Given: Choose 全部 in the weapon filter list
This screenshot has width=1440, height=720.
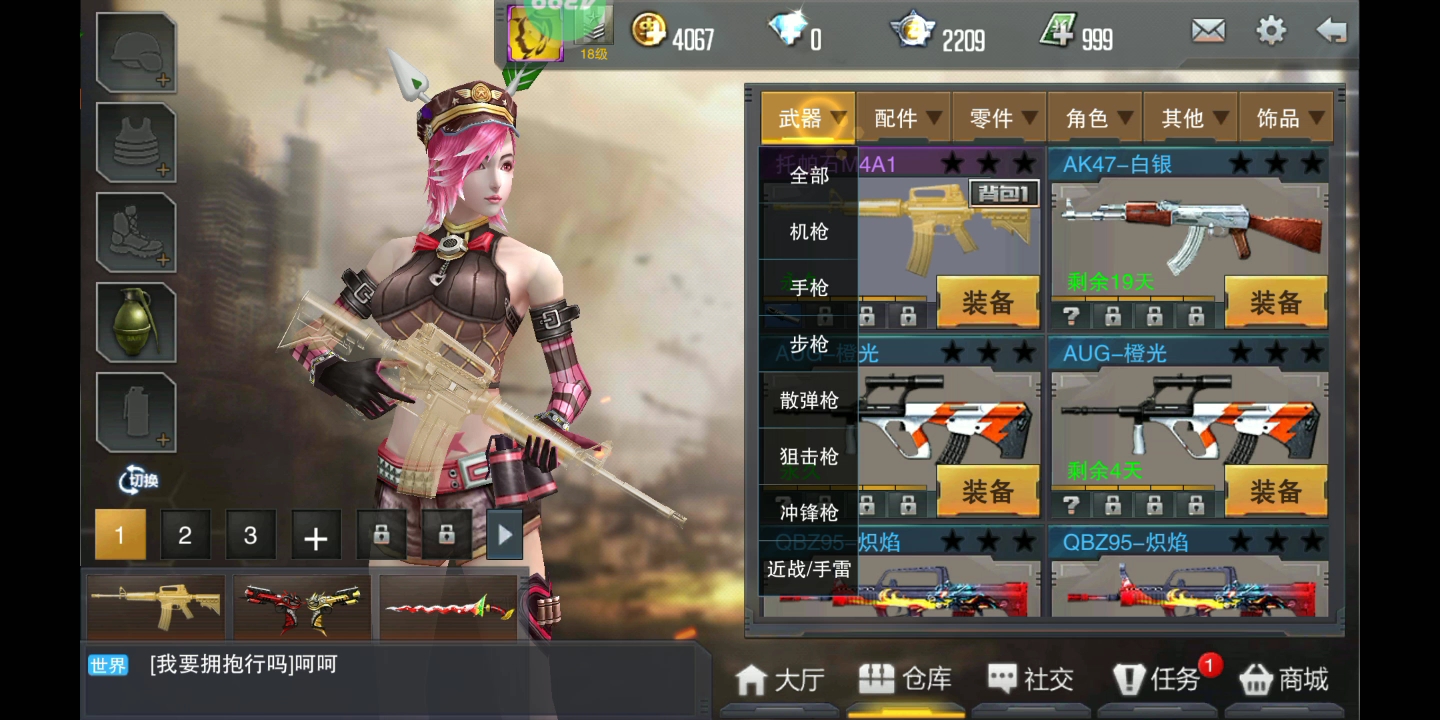Looking at the screenshot, I should tap(809, 176).
